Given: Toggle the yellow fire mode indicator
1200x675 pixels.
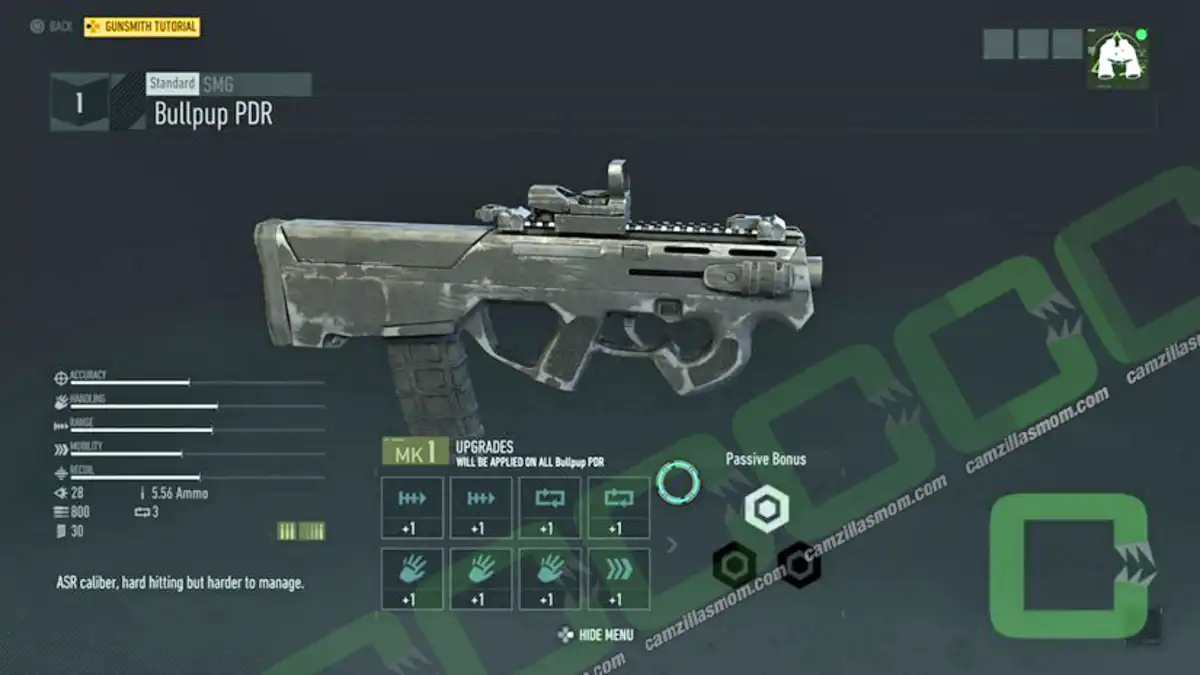Looking at the screenshot, I should [x=300, y=531].
